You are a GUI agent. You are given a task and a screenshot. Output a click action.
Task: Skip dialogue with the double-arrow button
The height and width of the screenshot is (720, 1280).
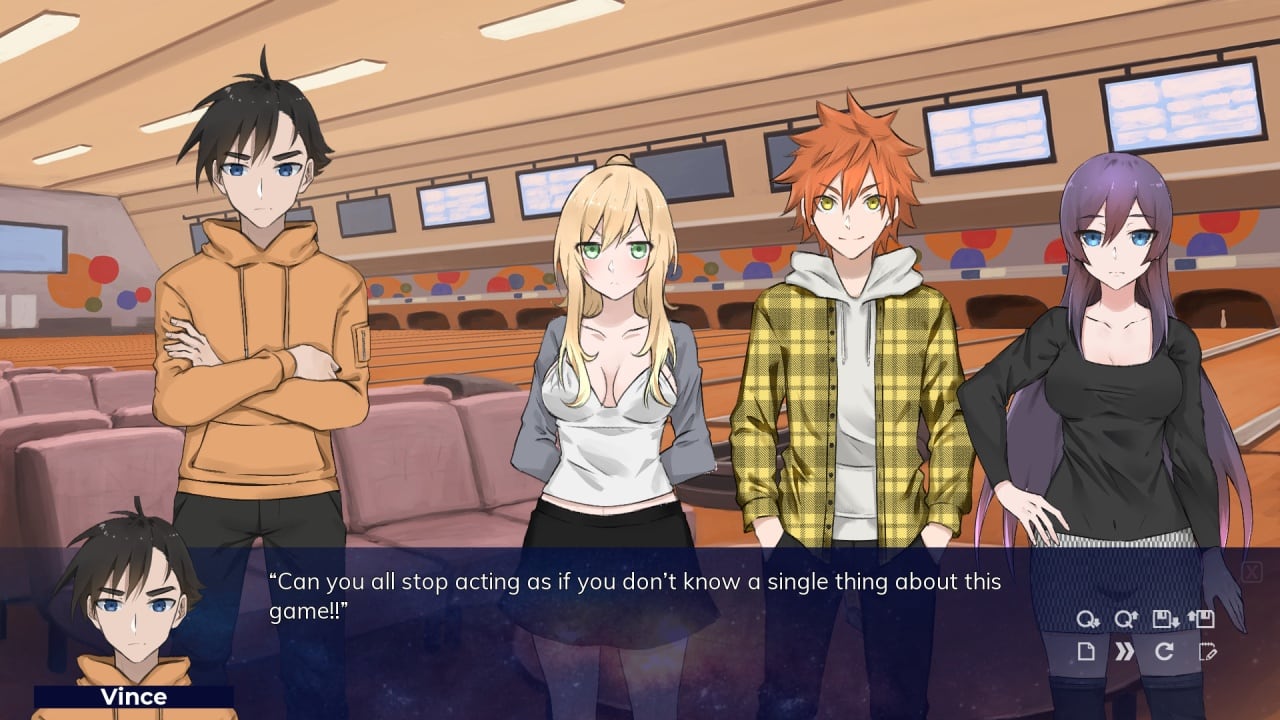(x=1125, y=652)
